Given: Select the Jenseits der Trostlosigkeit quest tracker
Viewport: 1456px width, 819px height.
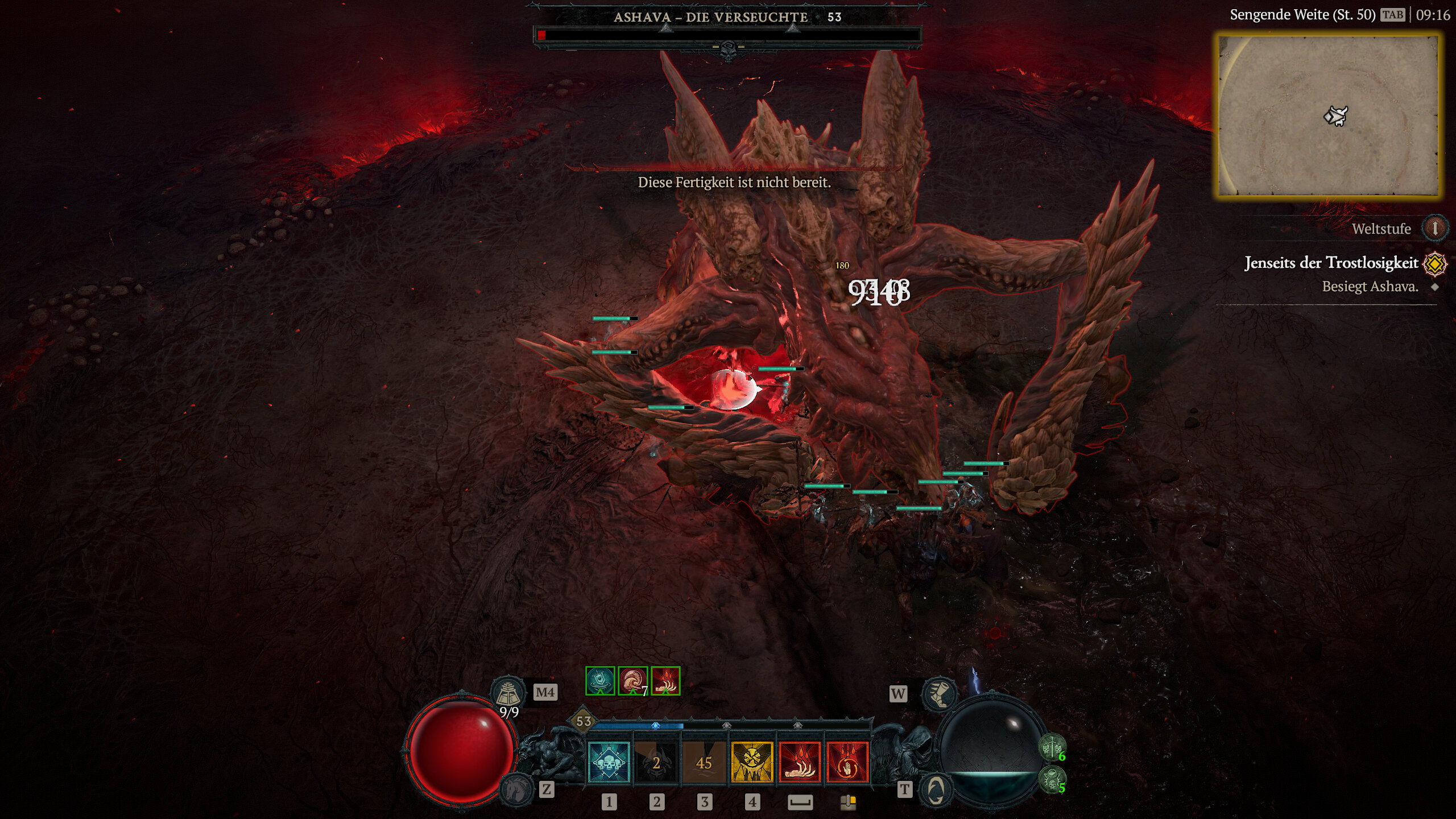Looking at the screenshot, I should tap(1331, 263).
